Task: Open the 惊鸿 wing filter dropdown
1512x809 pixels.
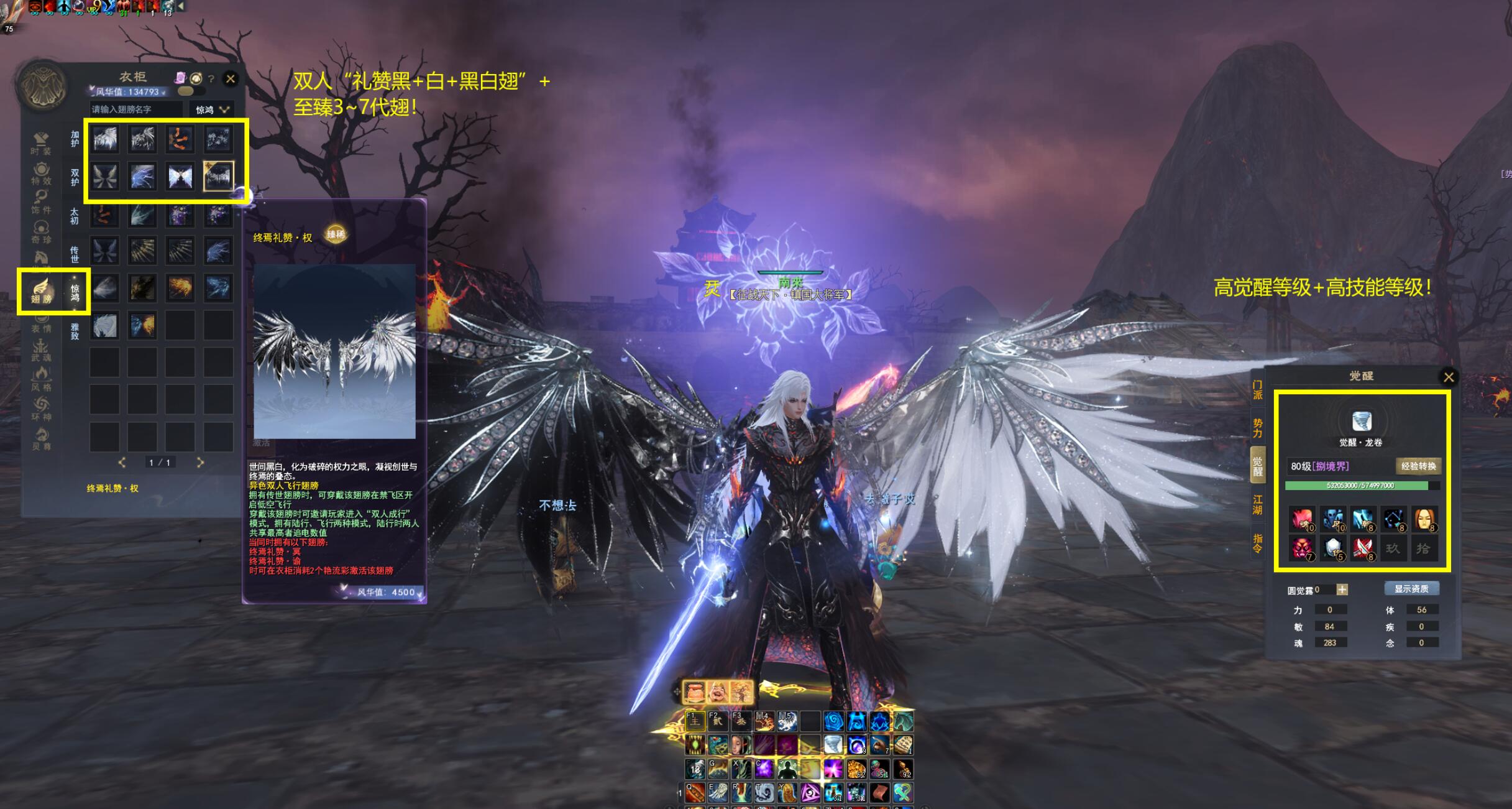Action: (213, 109)
